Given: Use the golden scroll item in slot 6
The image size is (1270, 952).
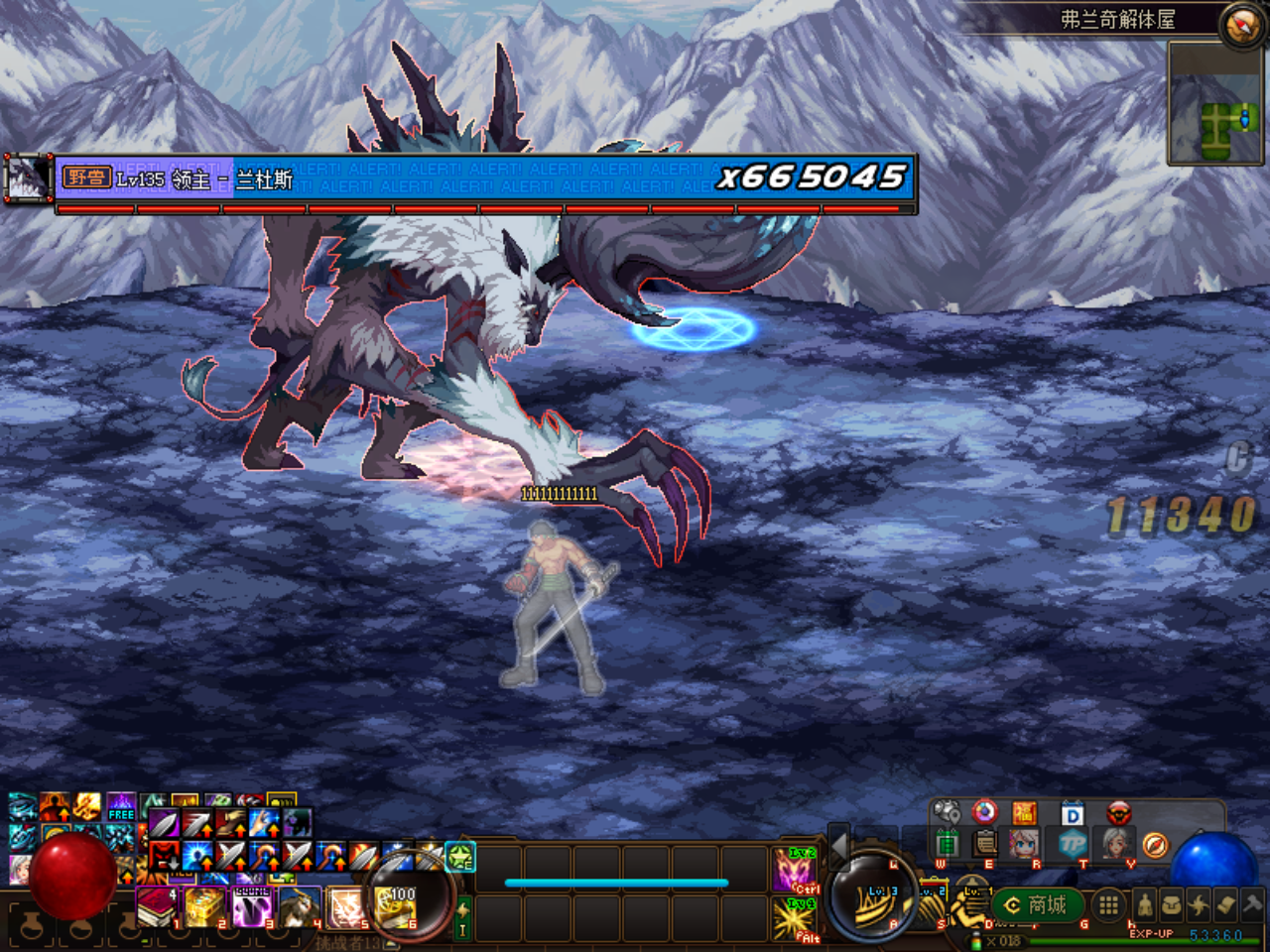Looking at the screenshot, I should coord(395,906).
